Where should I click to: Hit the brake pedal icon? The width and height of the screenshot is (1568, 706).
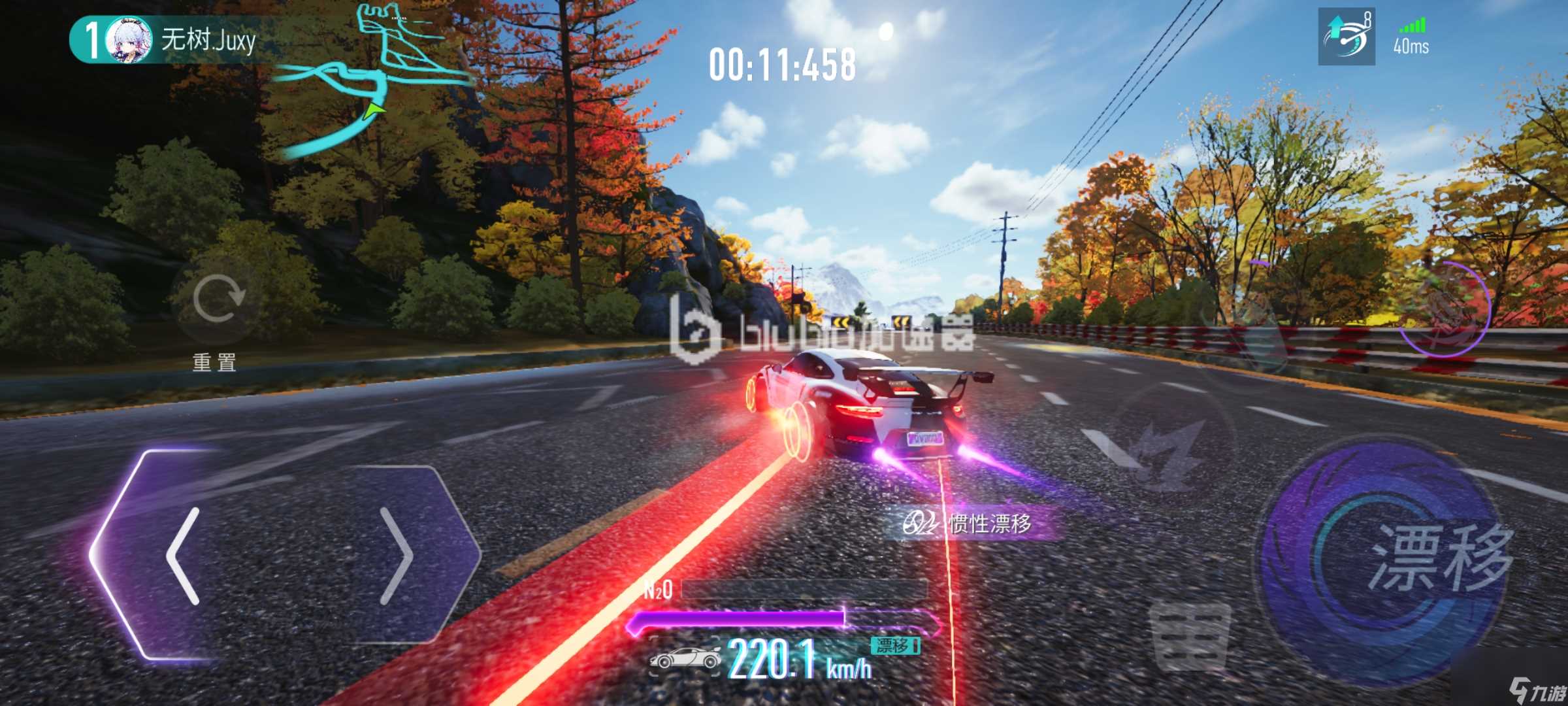coord(1189,636)
